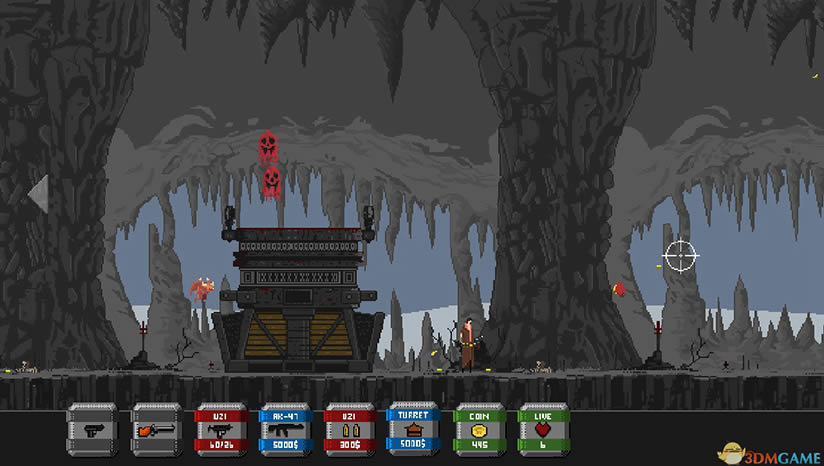
Task: Equip the shotgun weapon slot
Action: coord(155,430)
